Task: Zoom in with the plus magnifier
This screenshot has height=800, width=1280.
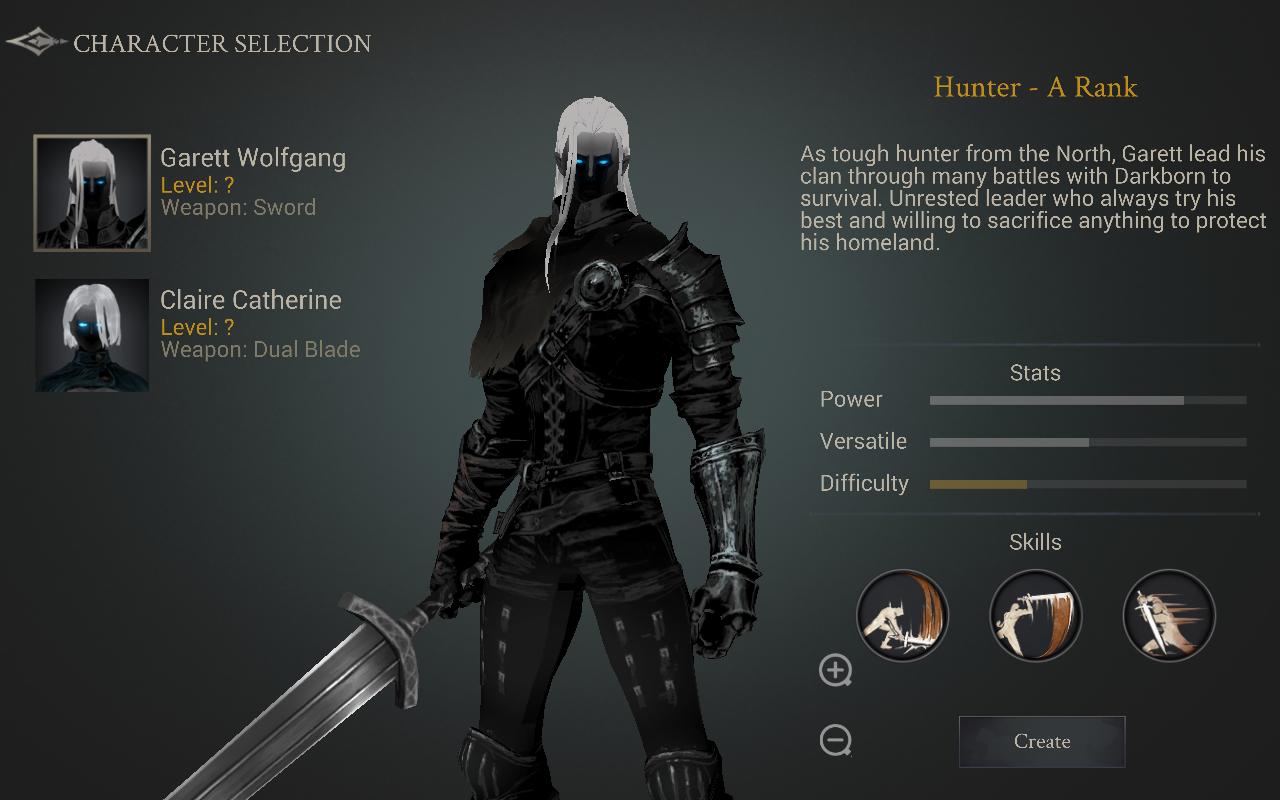Action: [x=835, y=670]
